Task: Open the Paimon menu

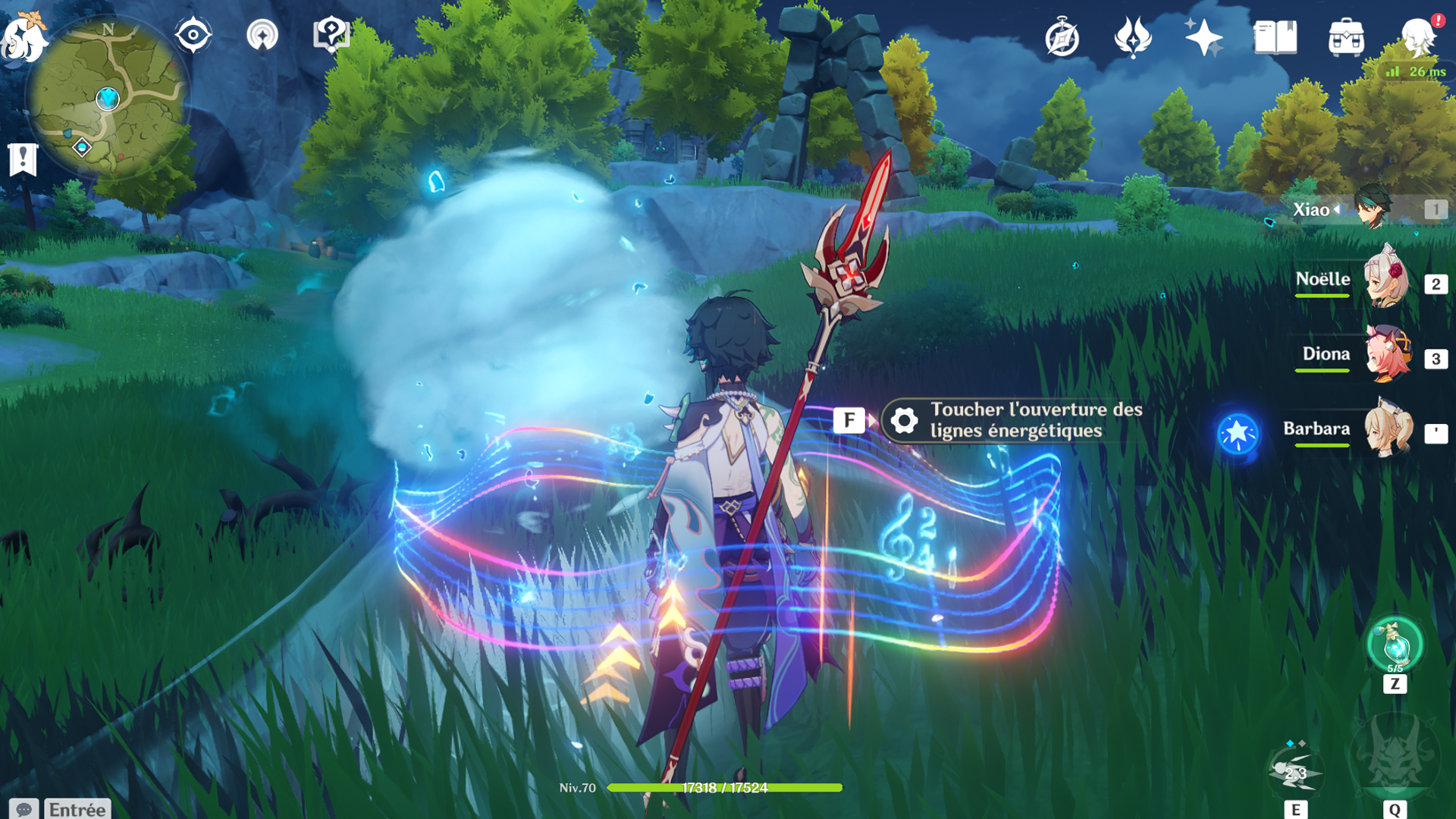Action: click(x=24, y=36)
